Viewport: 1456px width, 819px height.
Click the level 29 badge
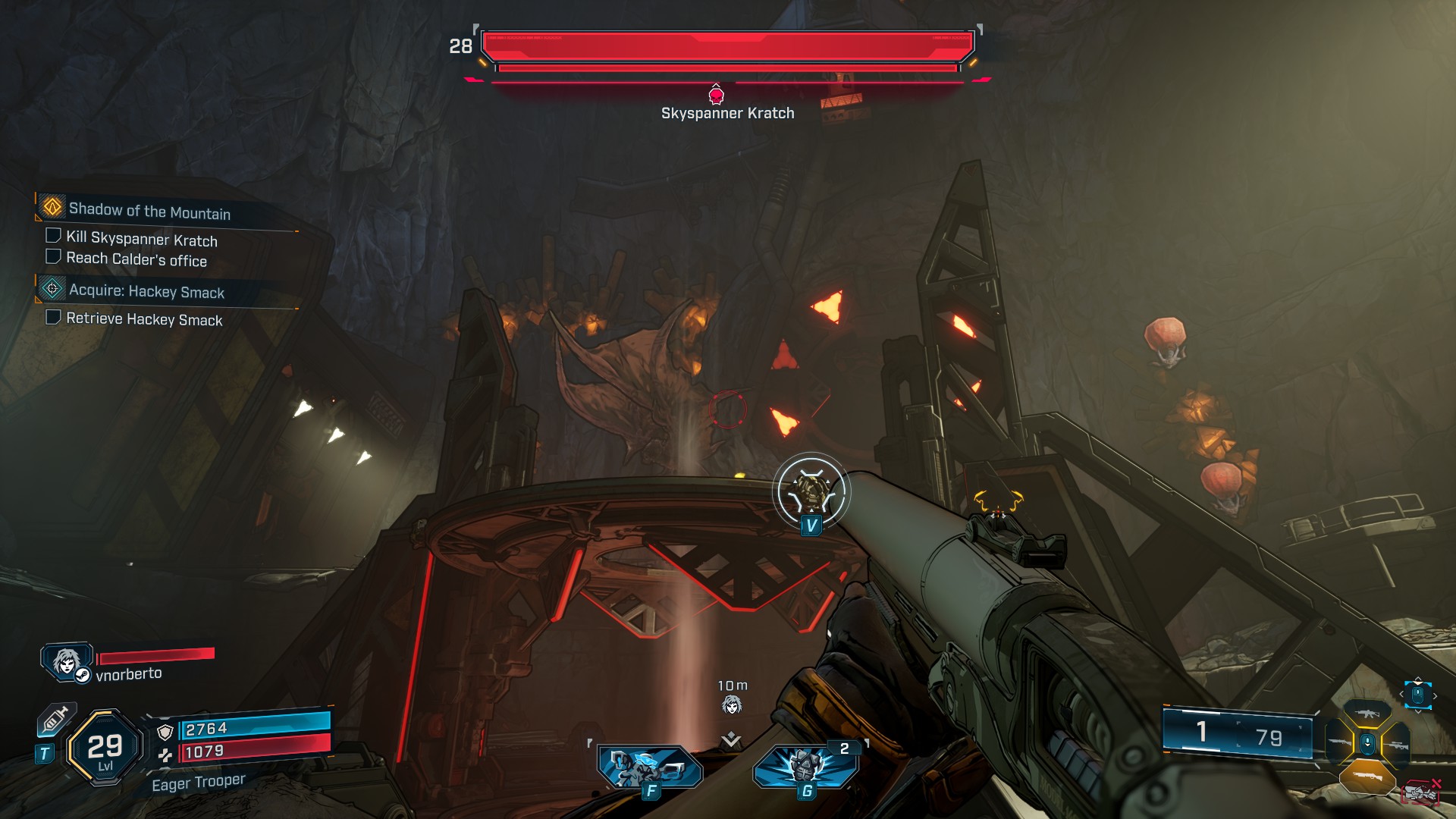[x=105, y=748]
